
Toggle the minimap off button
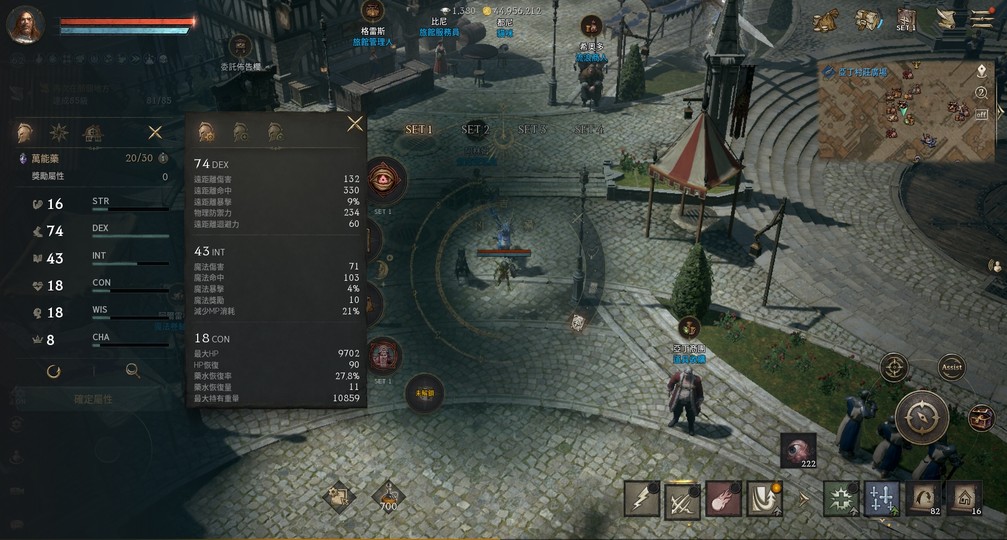[x=982, y=114]
